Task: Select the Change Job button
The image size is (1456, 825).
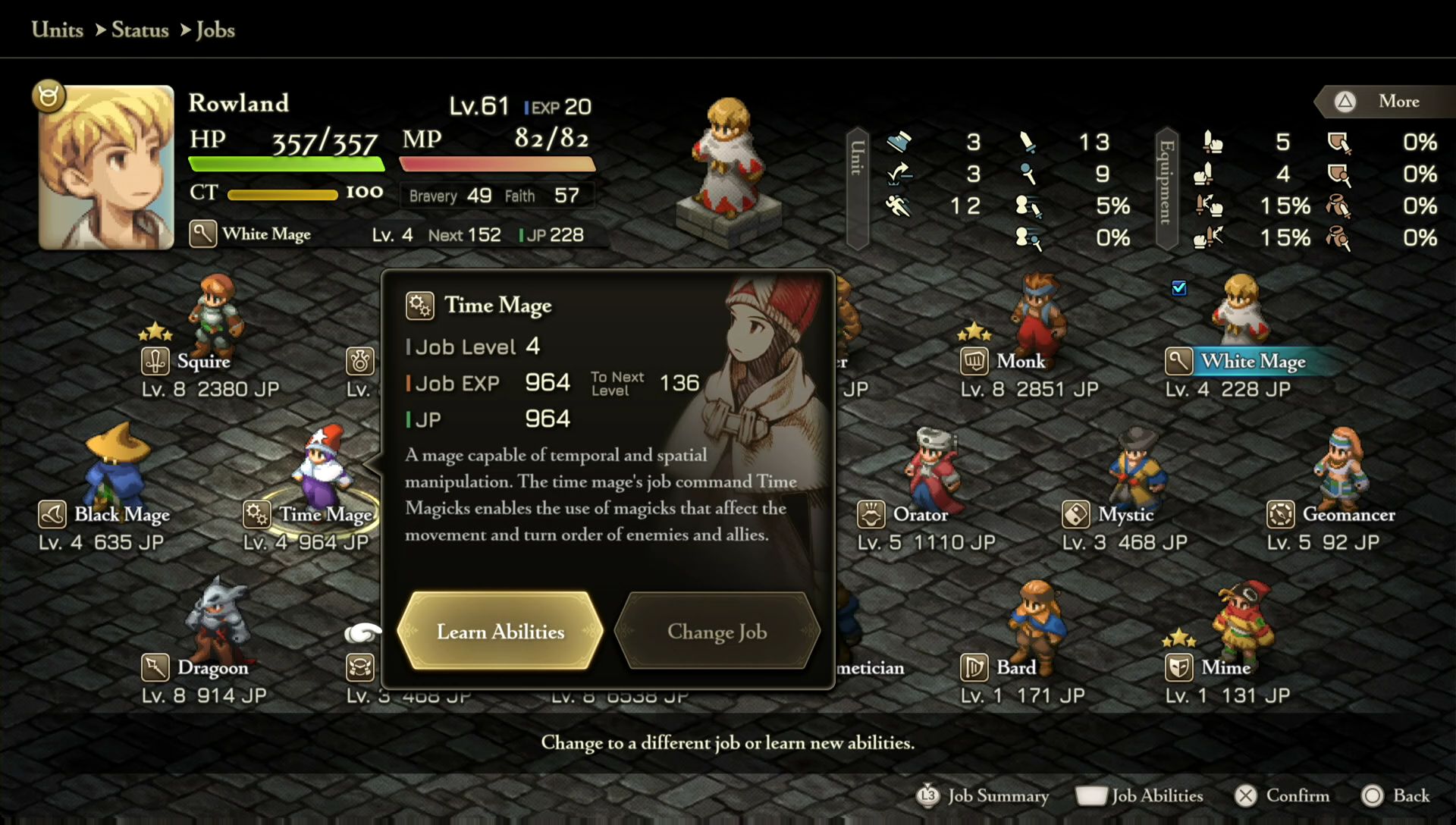Action: [x=717, y=631]
